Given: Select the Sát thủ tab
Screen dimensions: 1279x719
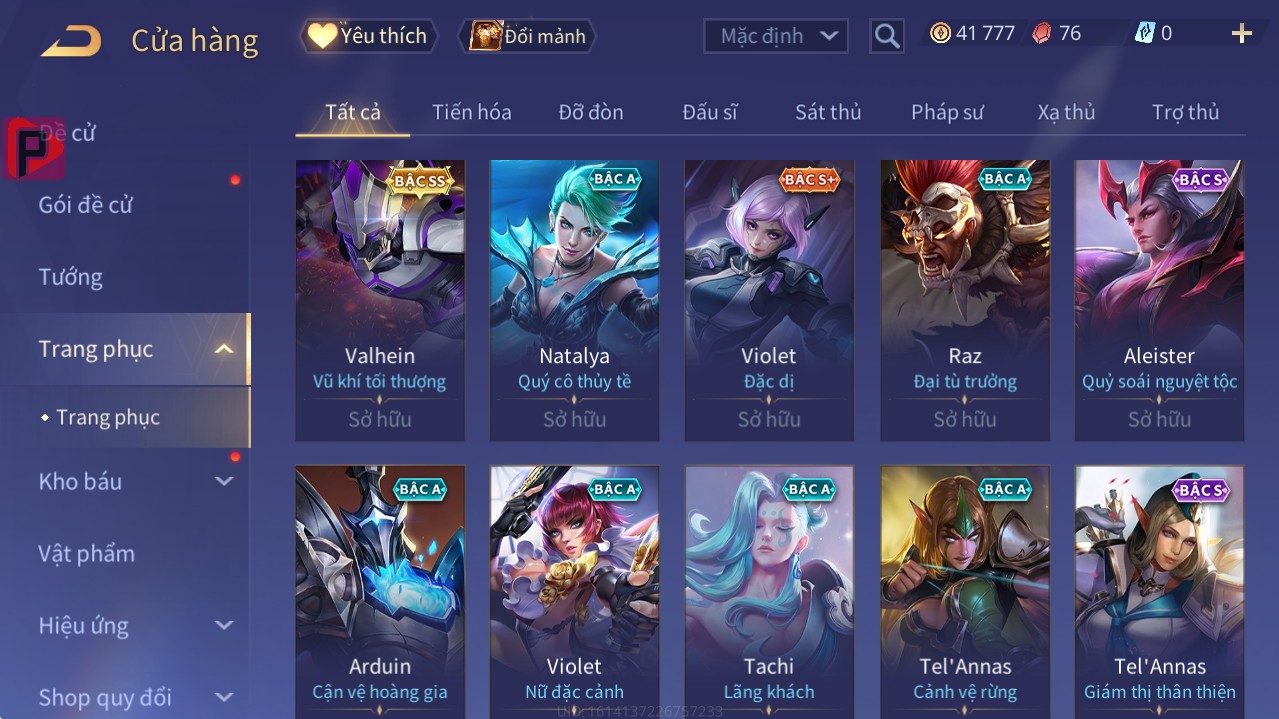Looking at the screenshot, I should (828, 112).
